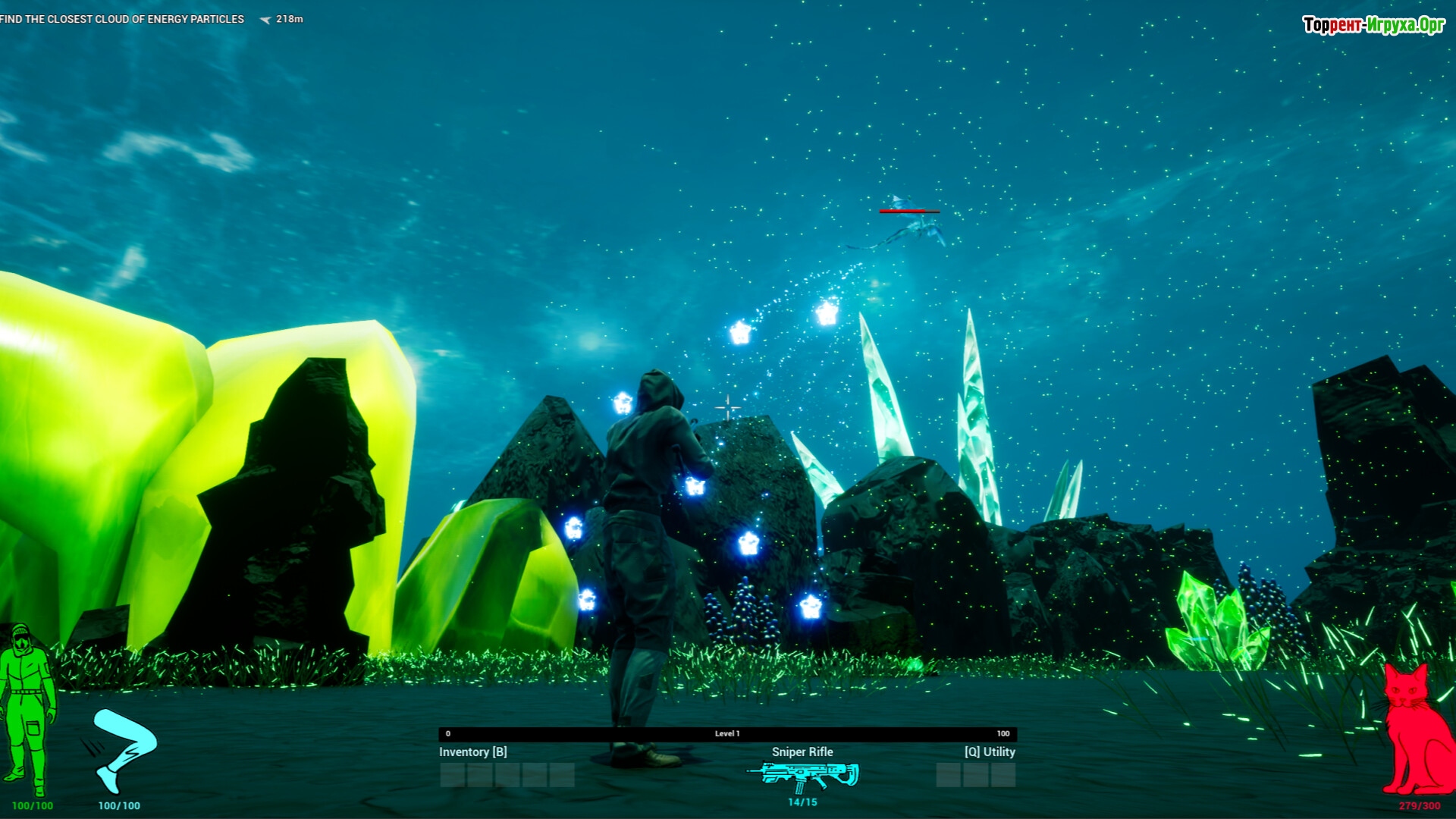Open the Торрент-Игруха.Орг watermark link
Viewport: 1456px width, 819px height.
pyautogui.click(x=1373, y=25)
